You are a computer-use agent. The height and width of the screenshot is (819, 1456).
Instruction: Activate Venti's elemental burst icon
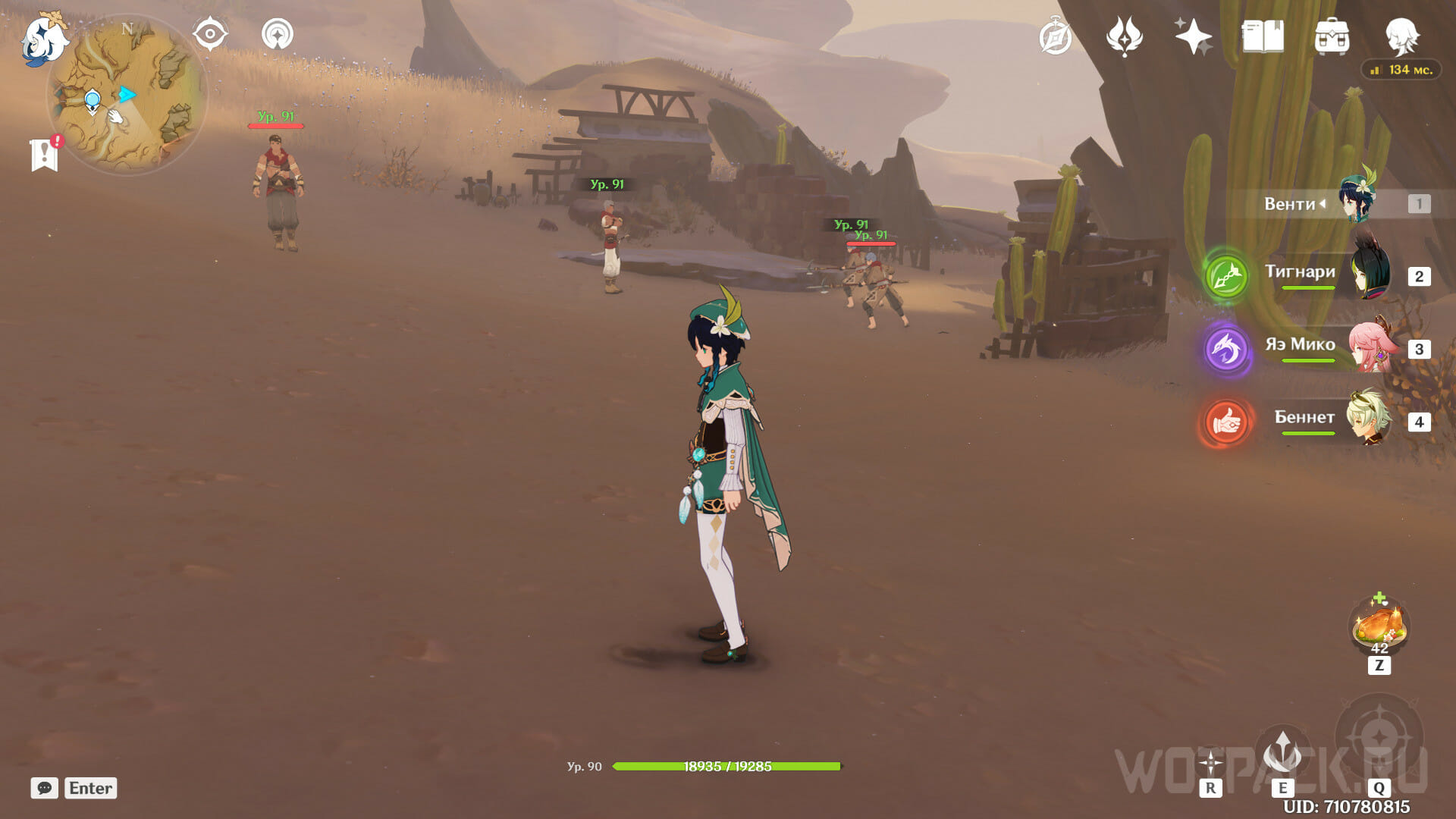(1379, 736)
